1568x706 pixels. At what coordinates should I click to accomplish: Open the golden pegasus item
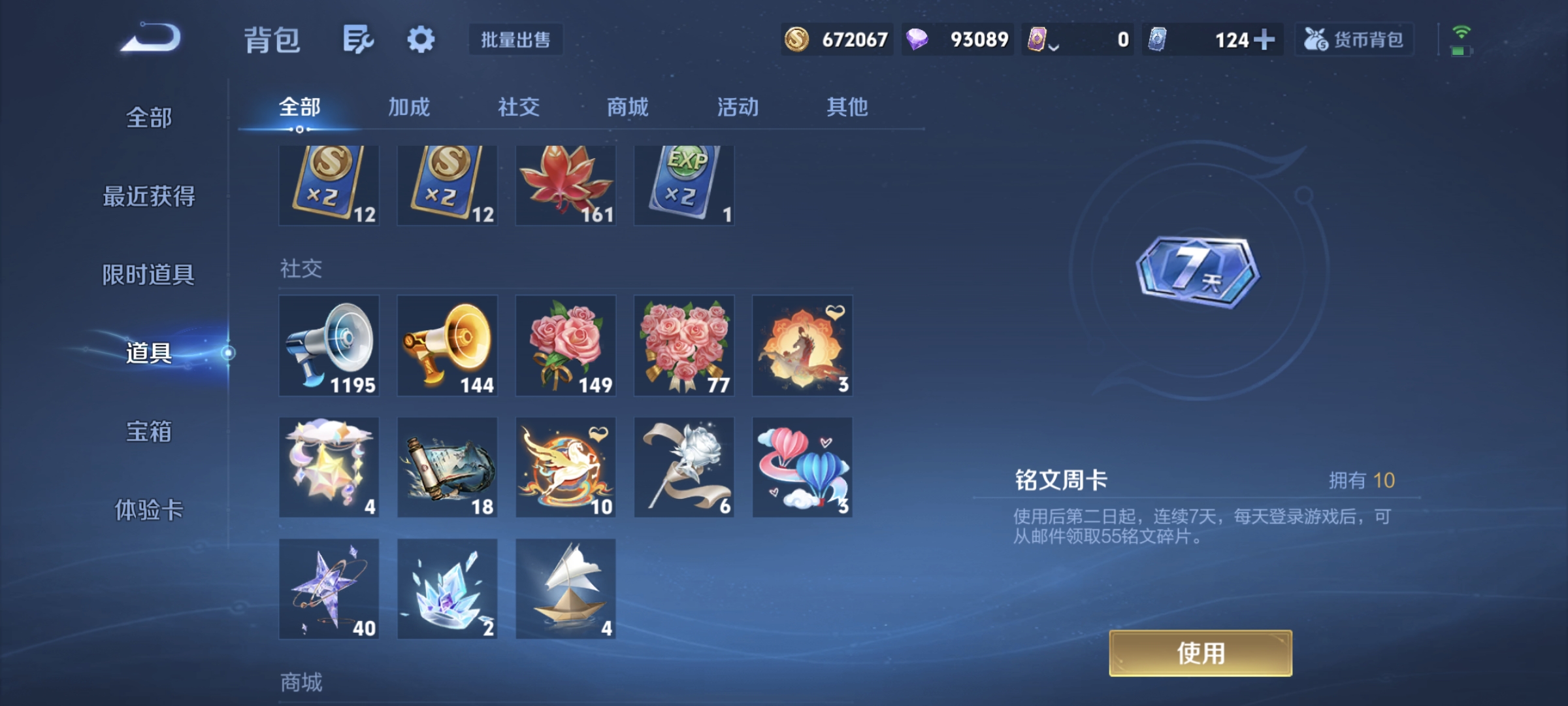point(566,467)
